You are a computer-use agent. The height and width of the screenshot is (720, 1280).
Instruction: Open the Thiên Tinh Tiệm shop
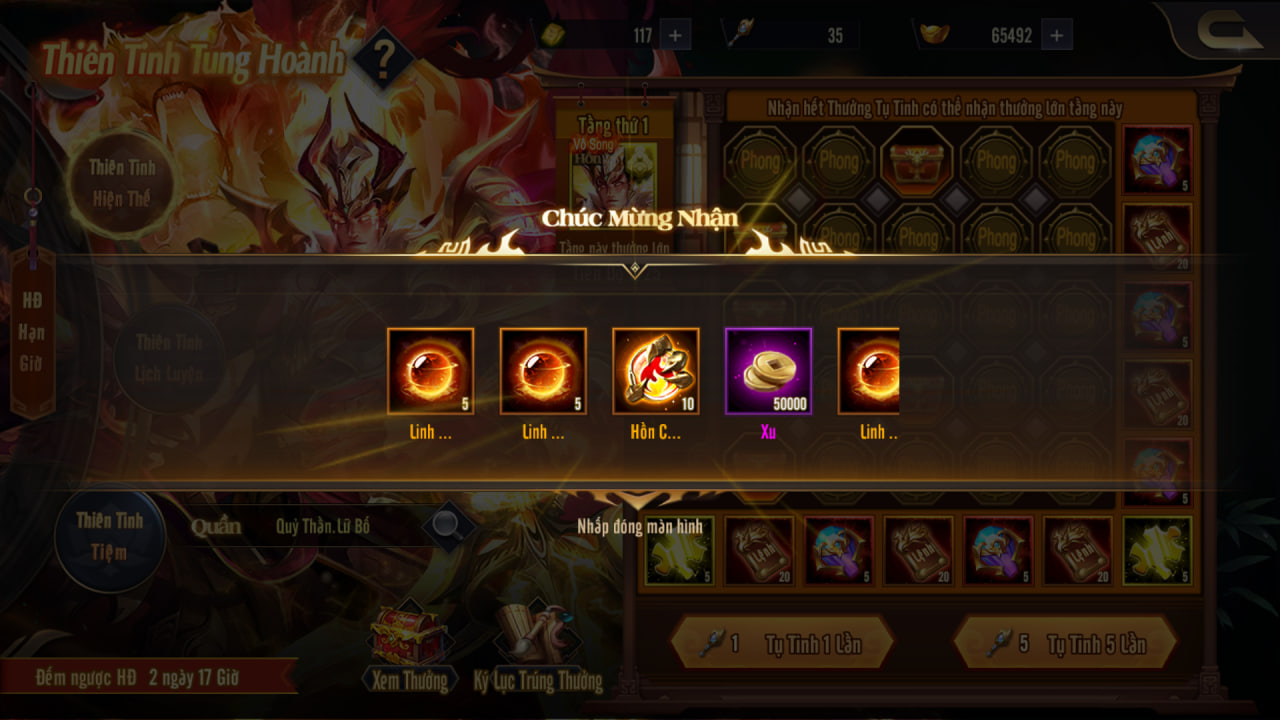click(x=109, y=536)
